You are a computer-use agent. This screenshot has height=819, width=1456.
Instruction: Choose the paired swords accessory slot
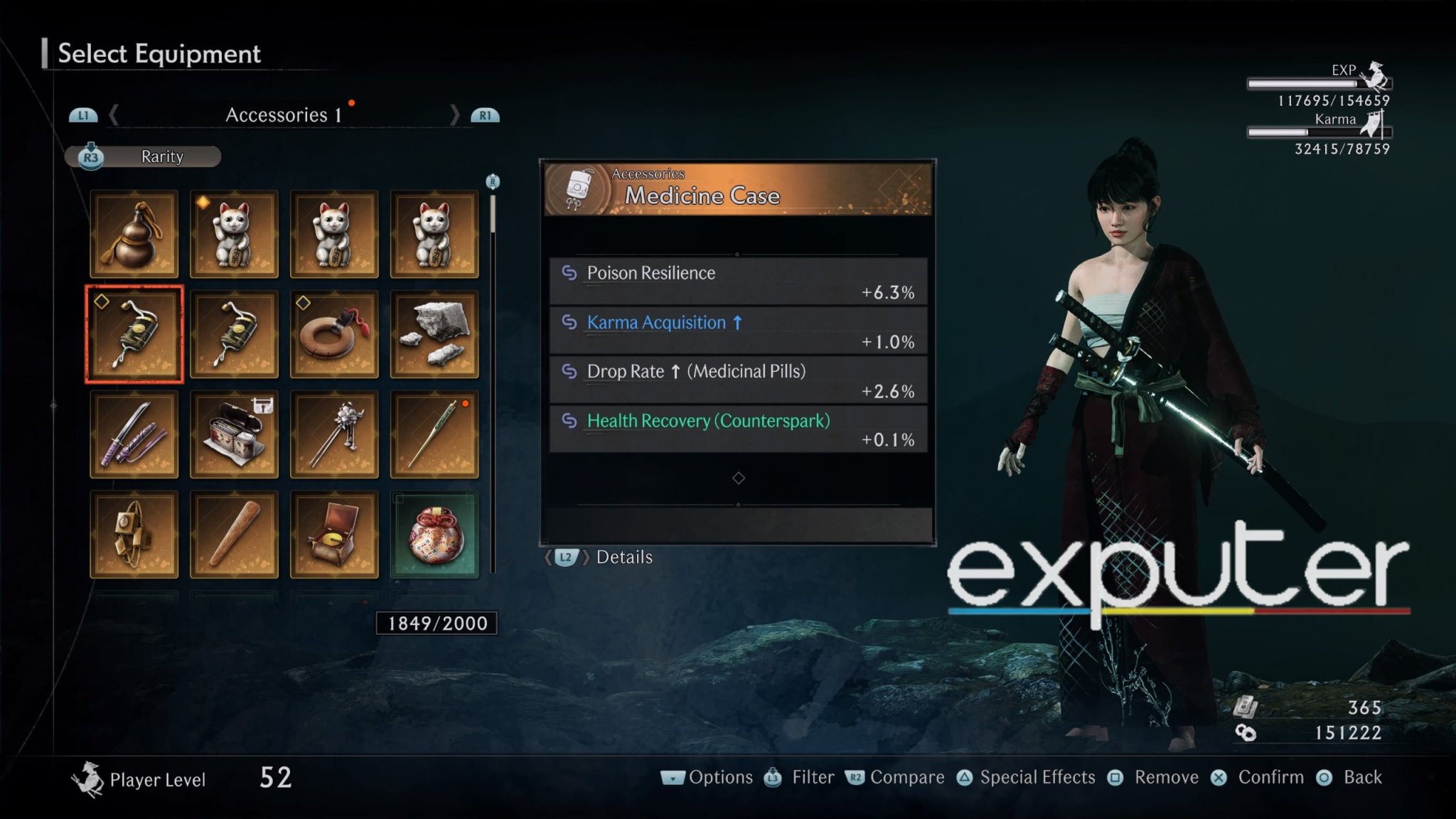pos(134,434)
